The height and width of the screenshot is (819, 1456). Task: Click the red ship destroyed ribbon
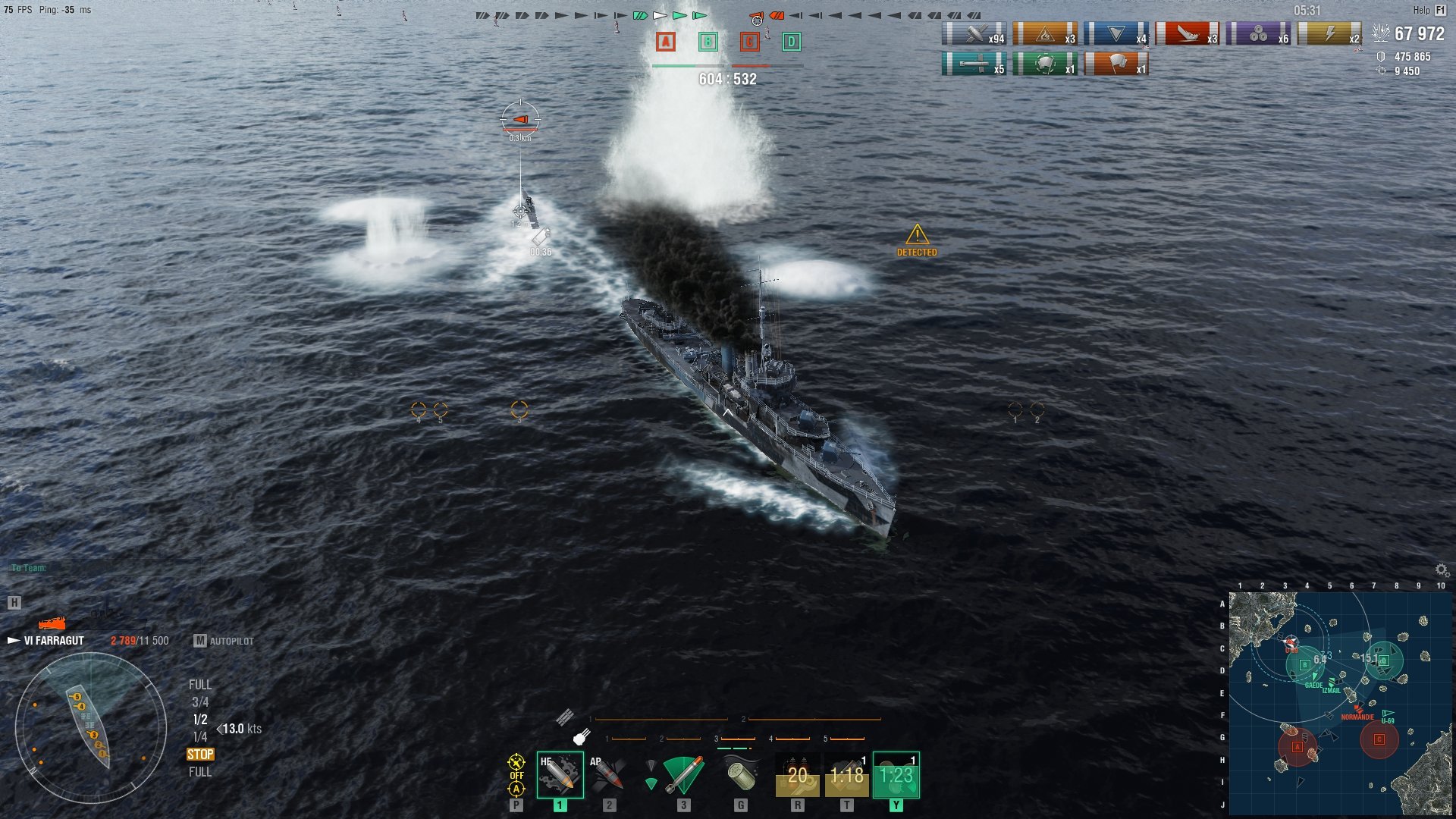click(x=1188, y=34)
